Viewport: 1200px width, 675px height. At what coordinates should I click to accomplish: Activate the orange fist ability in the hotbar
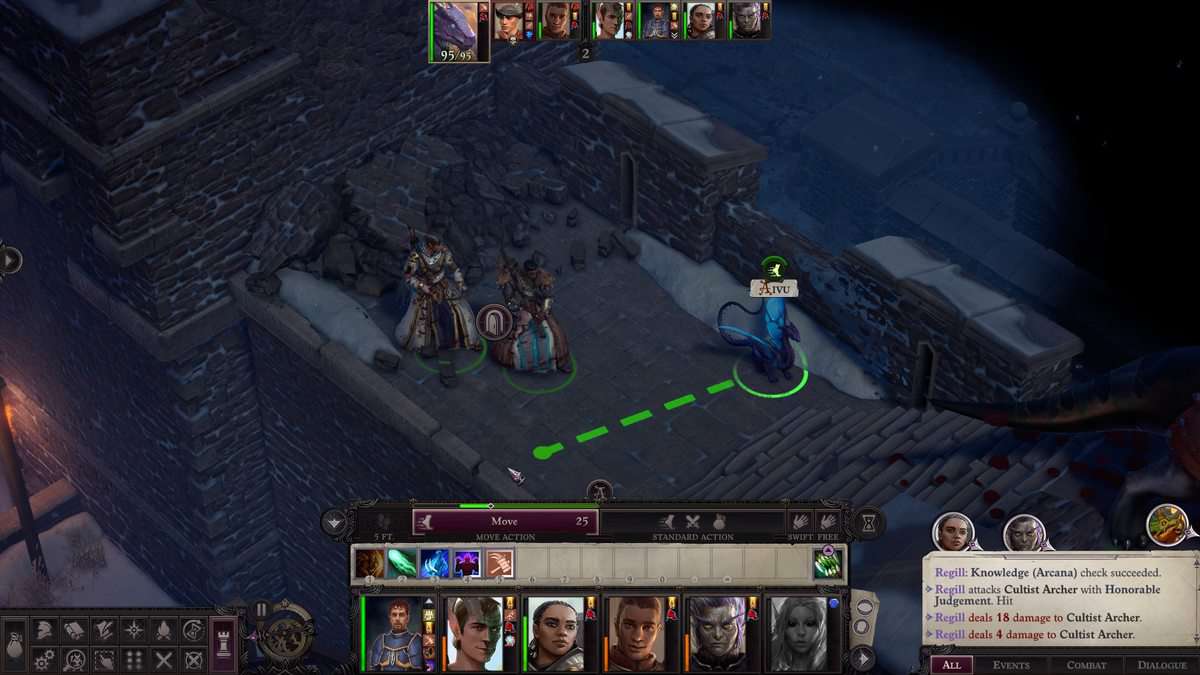[499, 564]
